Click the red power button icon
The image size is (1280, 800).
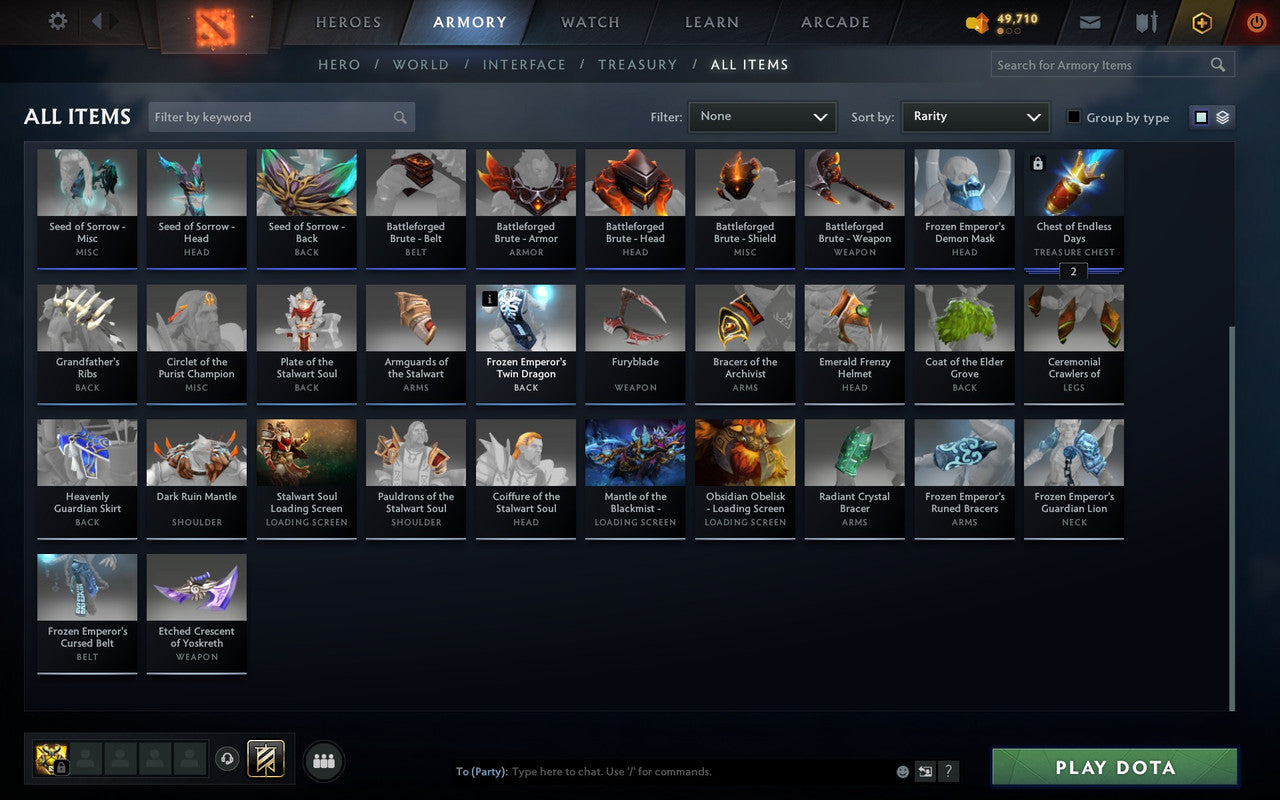tap(1256, 21)
